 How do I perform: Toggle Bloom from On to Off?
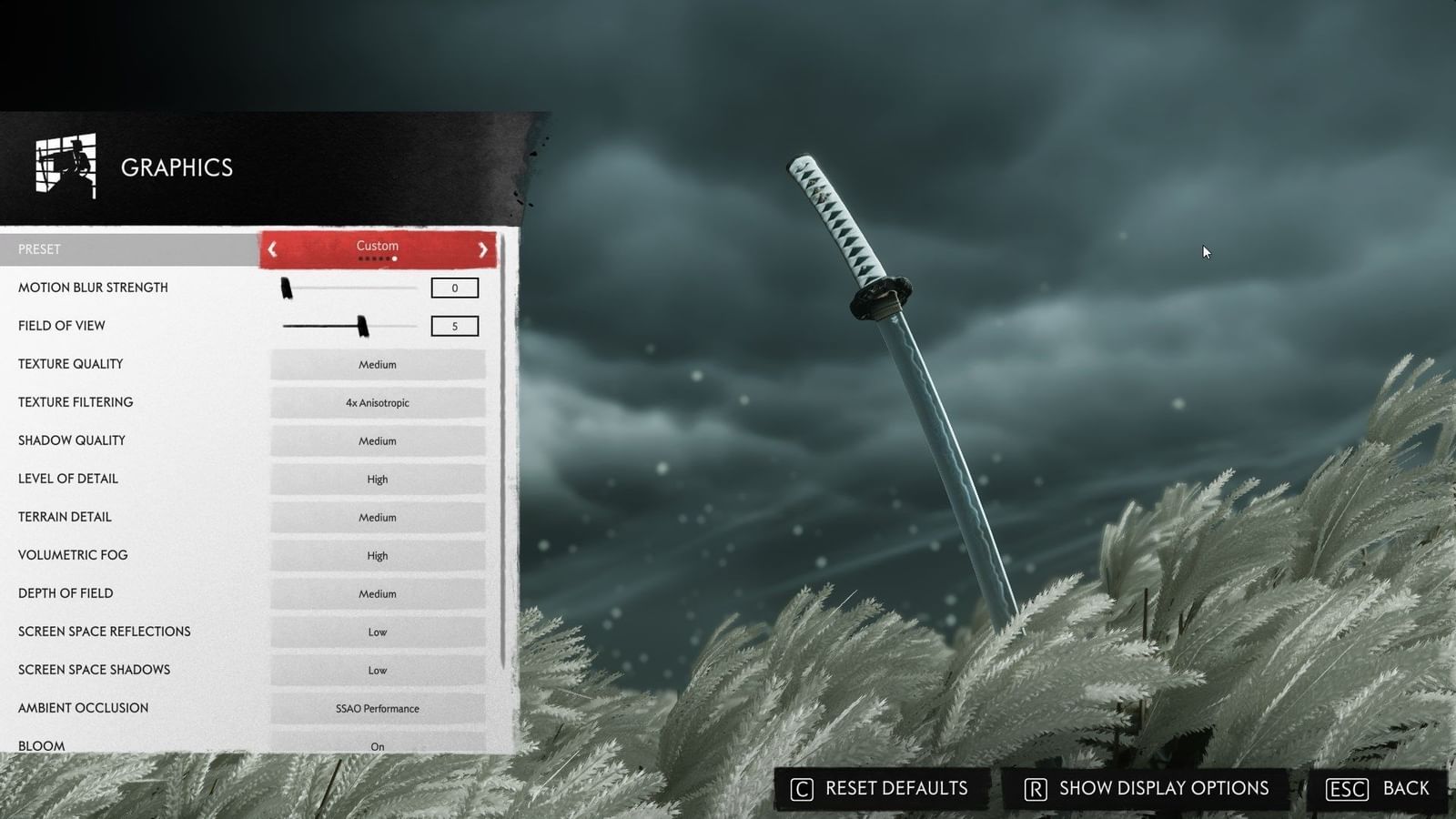[378, 746]
